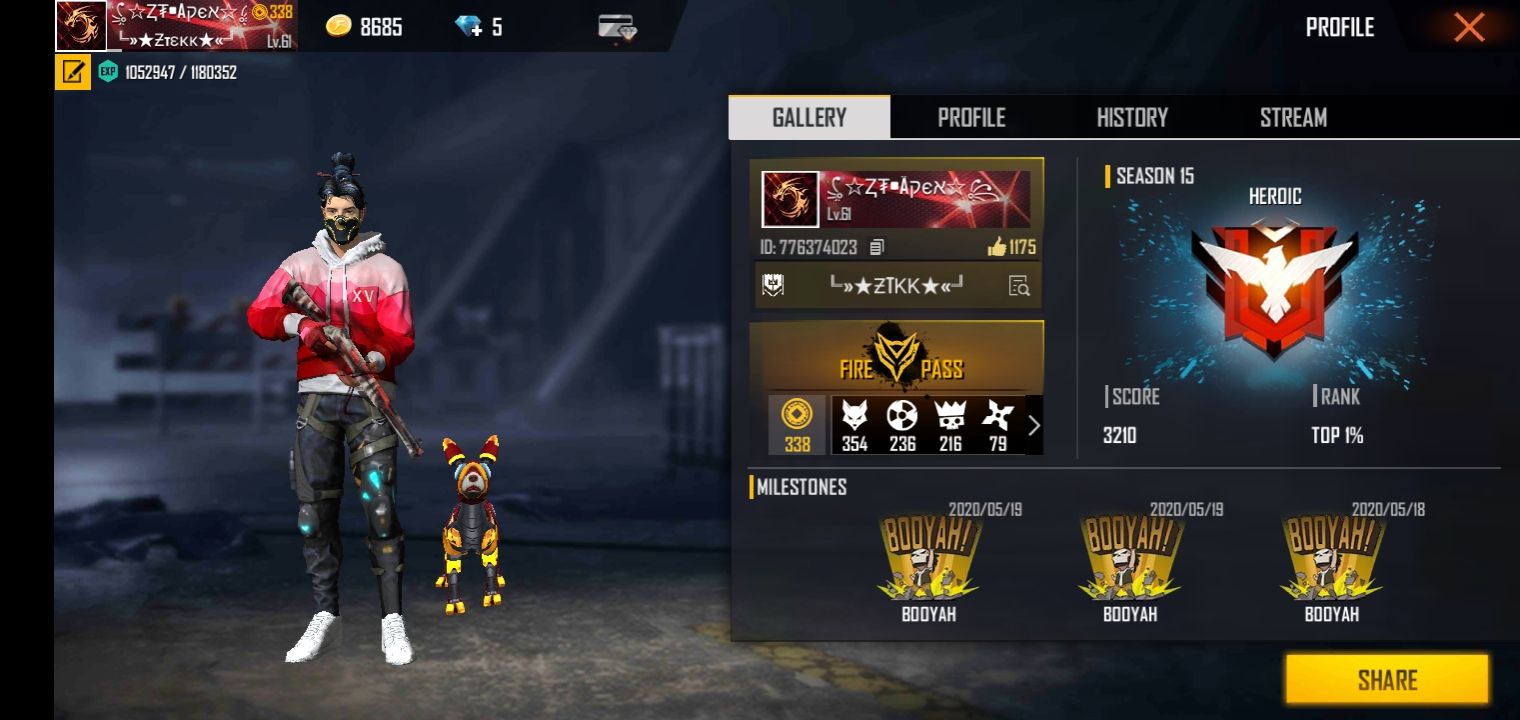Open the Stream tab
Image resolution: width=1520 pixels, height=720 pixels.
1292,117
